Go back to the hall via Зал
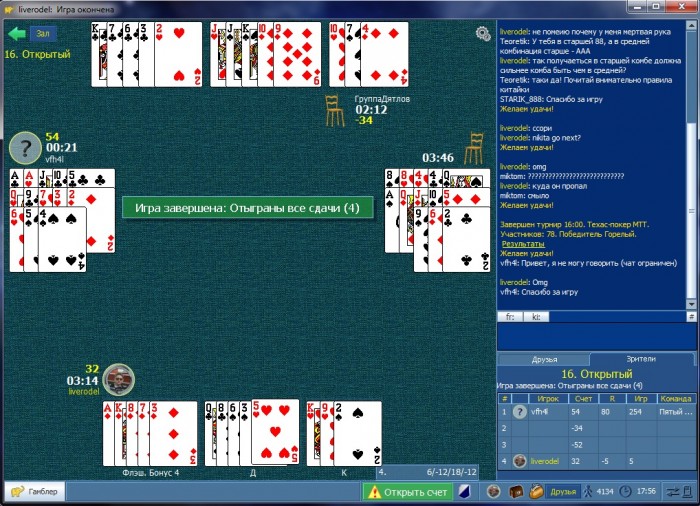 [x=32, y=33]
